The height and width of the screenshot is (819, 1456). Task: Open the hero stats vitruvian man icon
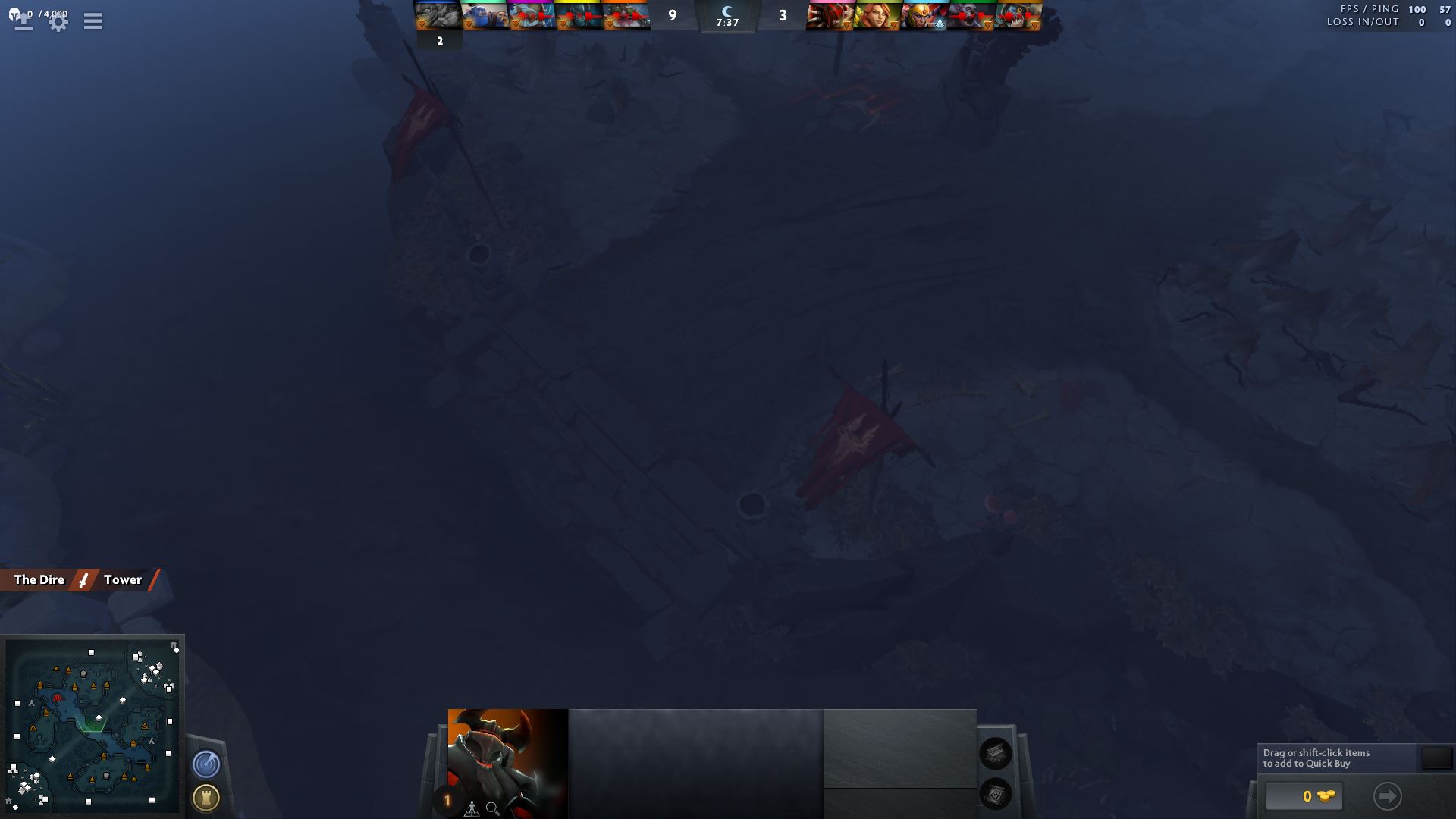[470, 808]
